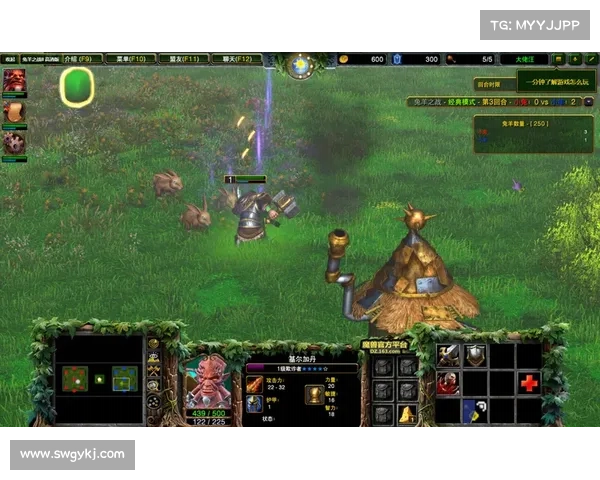Select the bottom hero icon on left edge
This screenshot has width=600, height=480.
[x=14, y=142]
